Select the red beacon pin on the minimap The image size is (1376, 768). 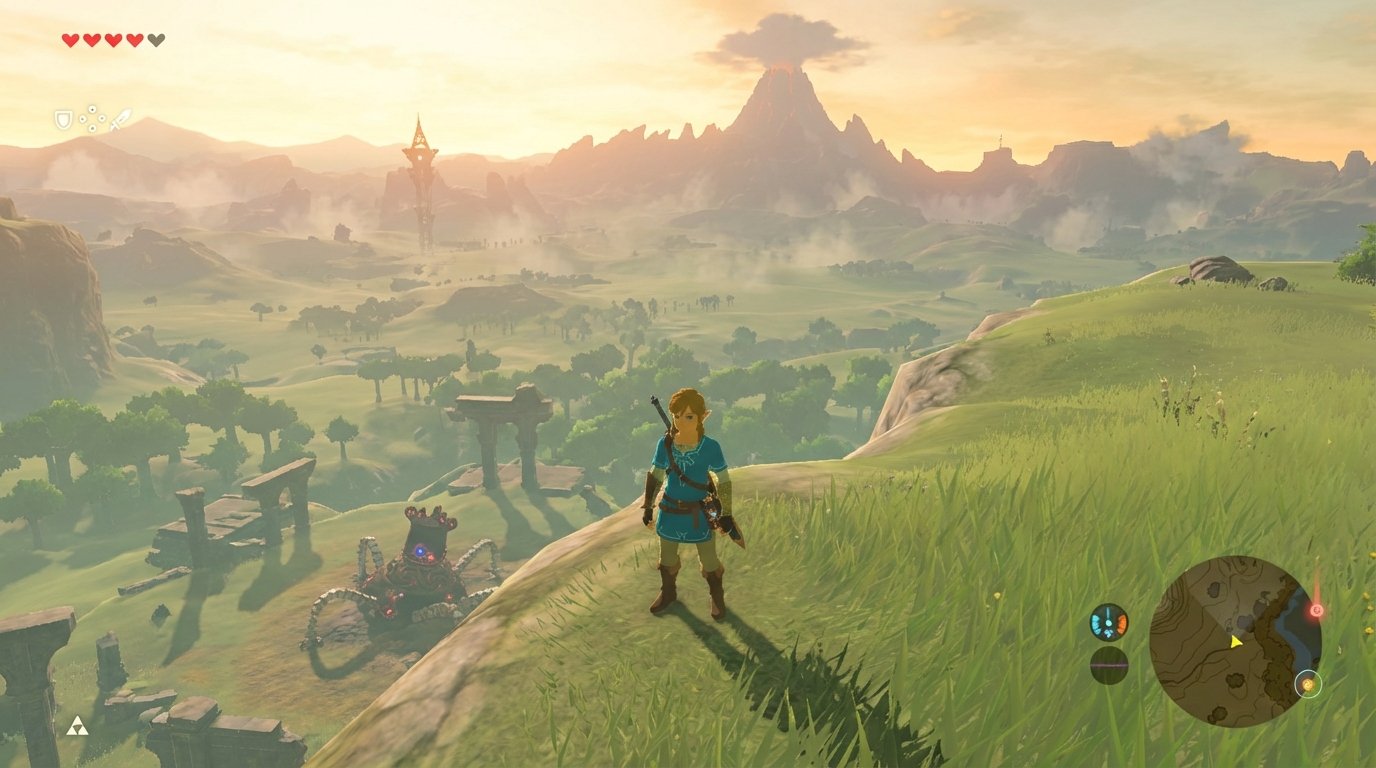pos(1316,609)
